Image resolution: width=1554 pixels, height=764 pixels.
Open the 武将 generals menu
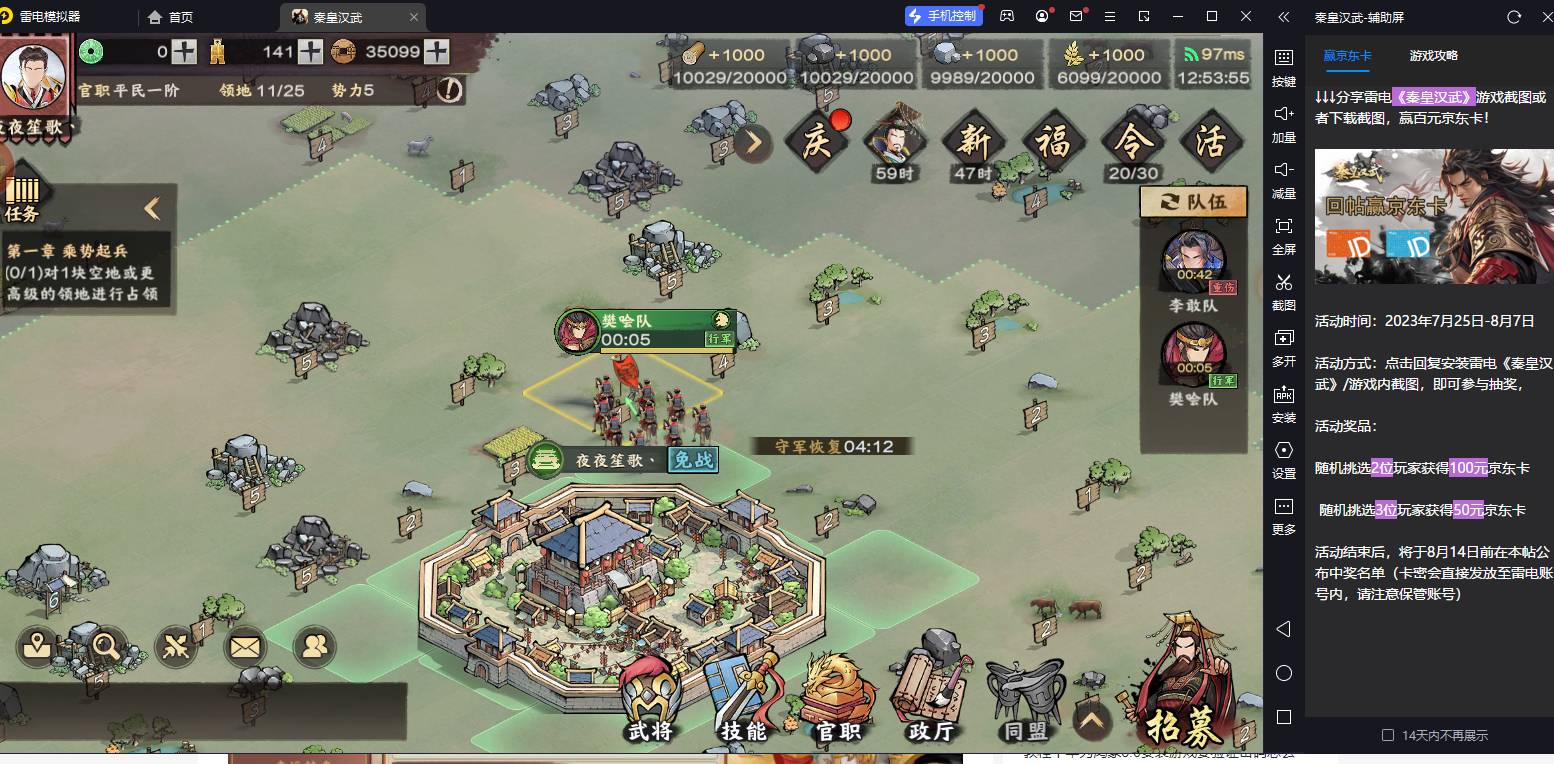[650, 700]
